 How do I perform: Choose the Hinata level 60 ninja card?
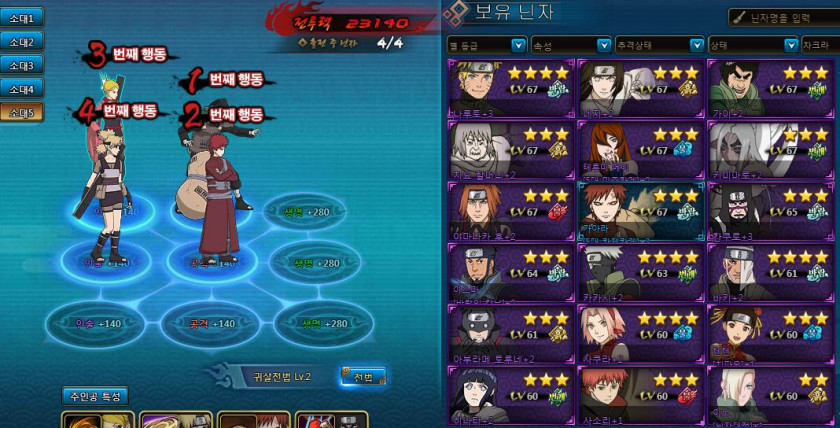click(512, 396)
